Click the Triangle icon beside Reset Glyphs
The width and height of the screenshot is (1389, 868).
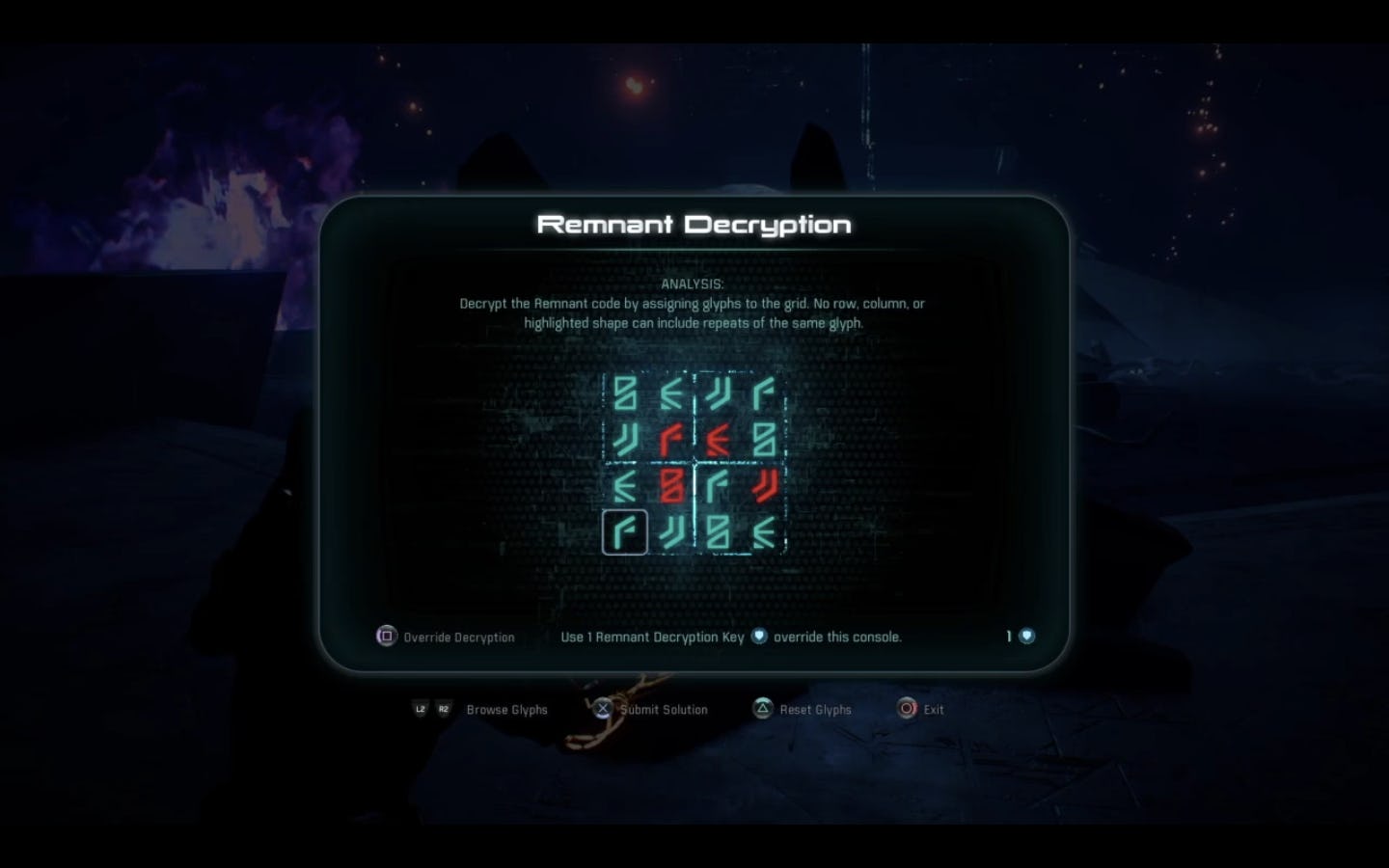coord(762,709)
